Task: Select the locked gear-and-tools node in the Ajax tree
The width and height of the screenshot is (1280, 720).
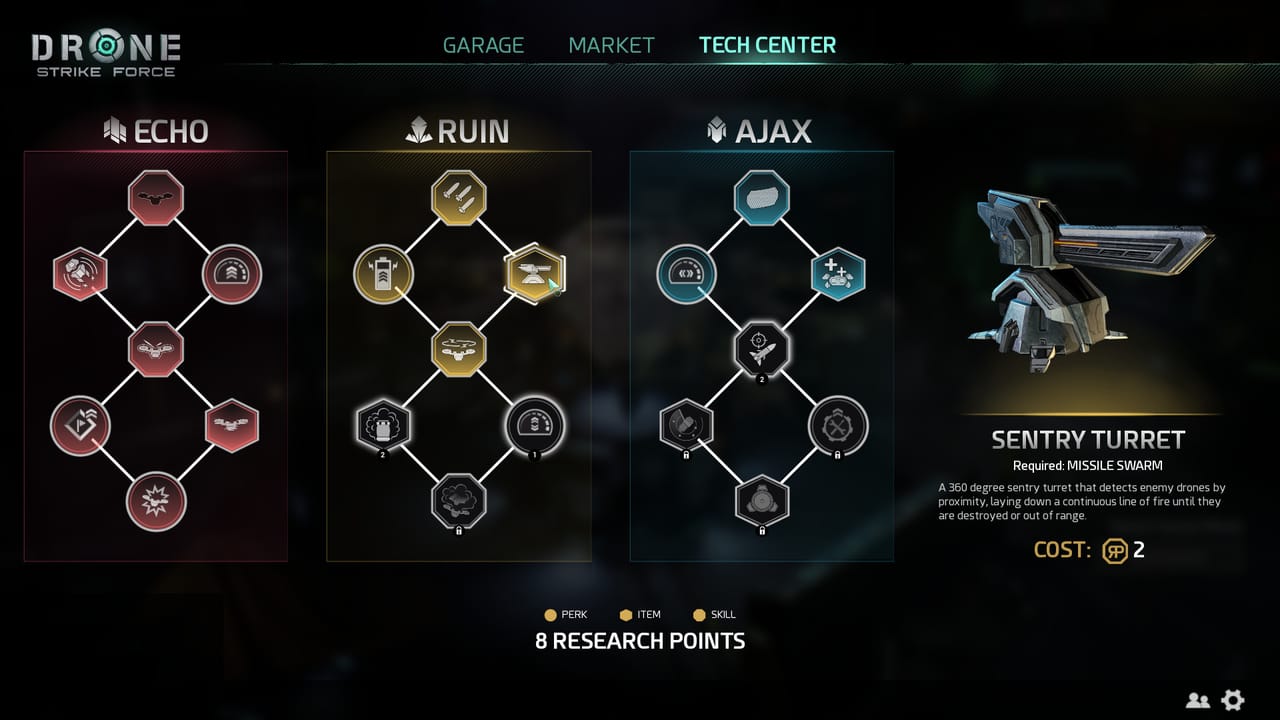Action: (840, 424)
